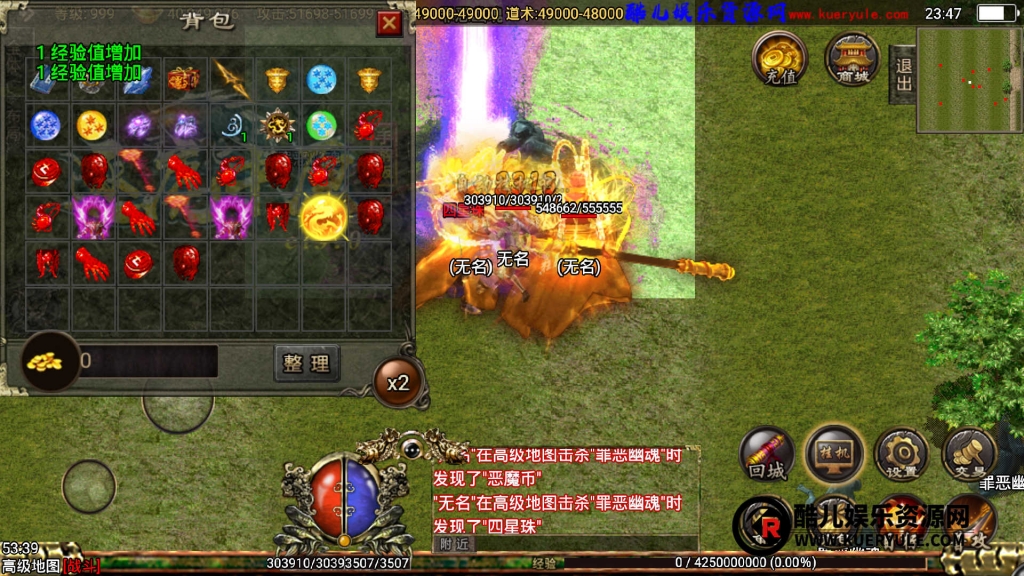Open the 设置 settings gear
Screen dimensions: 1024x576
click(901, 455)
